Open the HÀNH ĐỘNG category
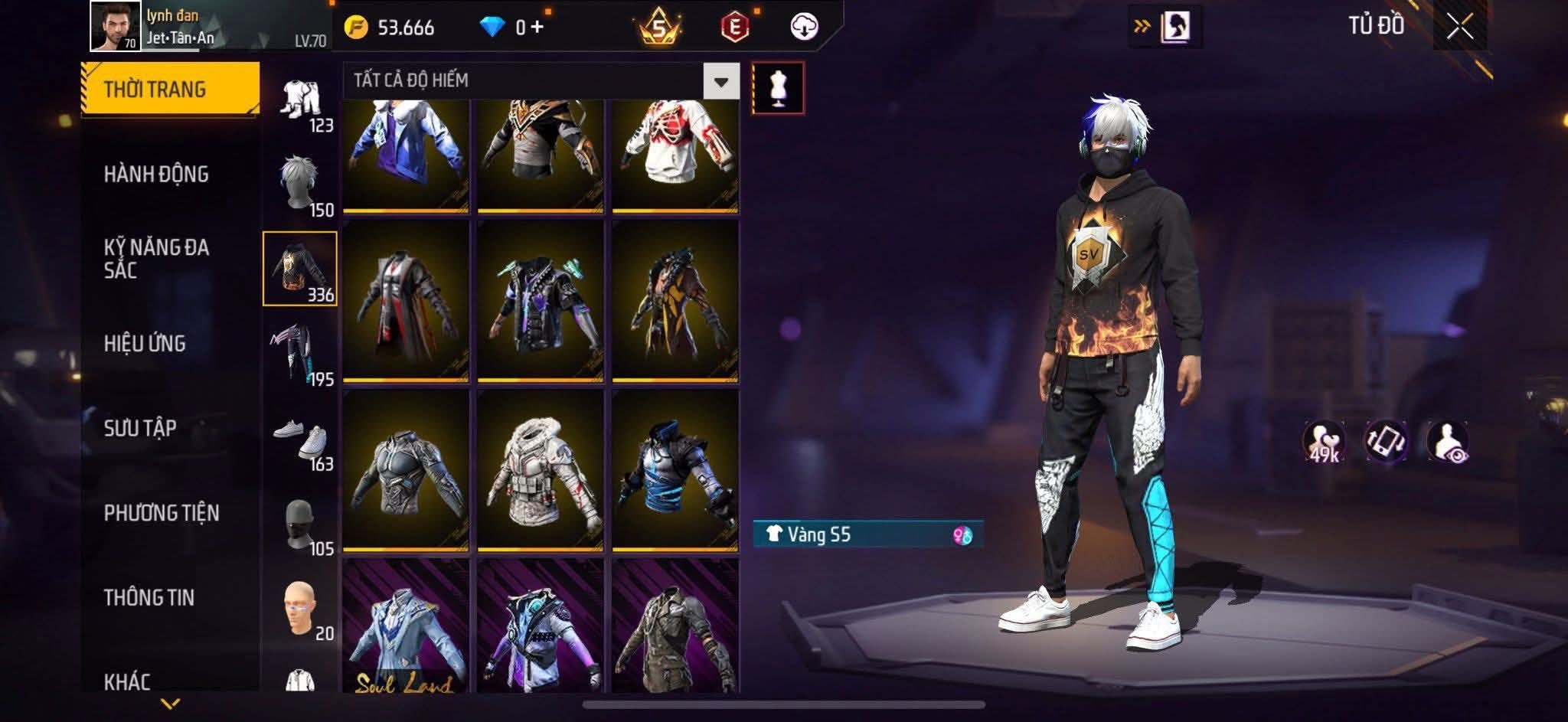This screenshot has height=722, width=1568. pos(156,175)
